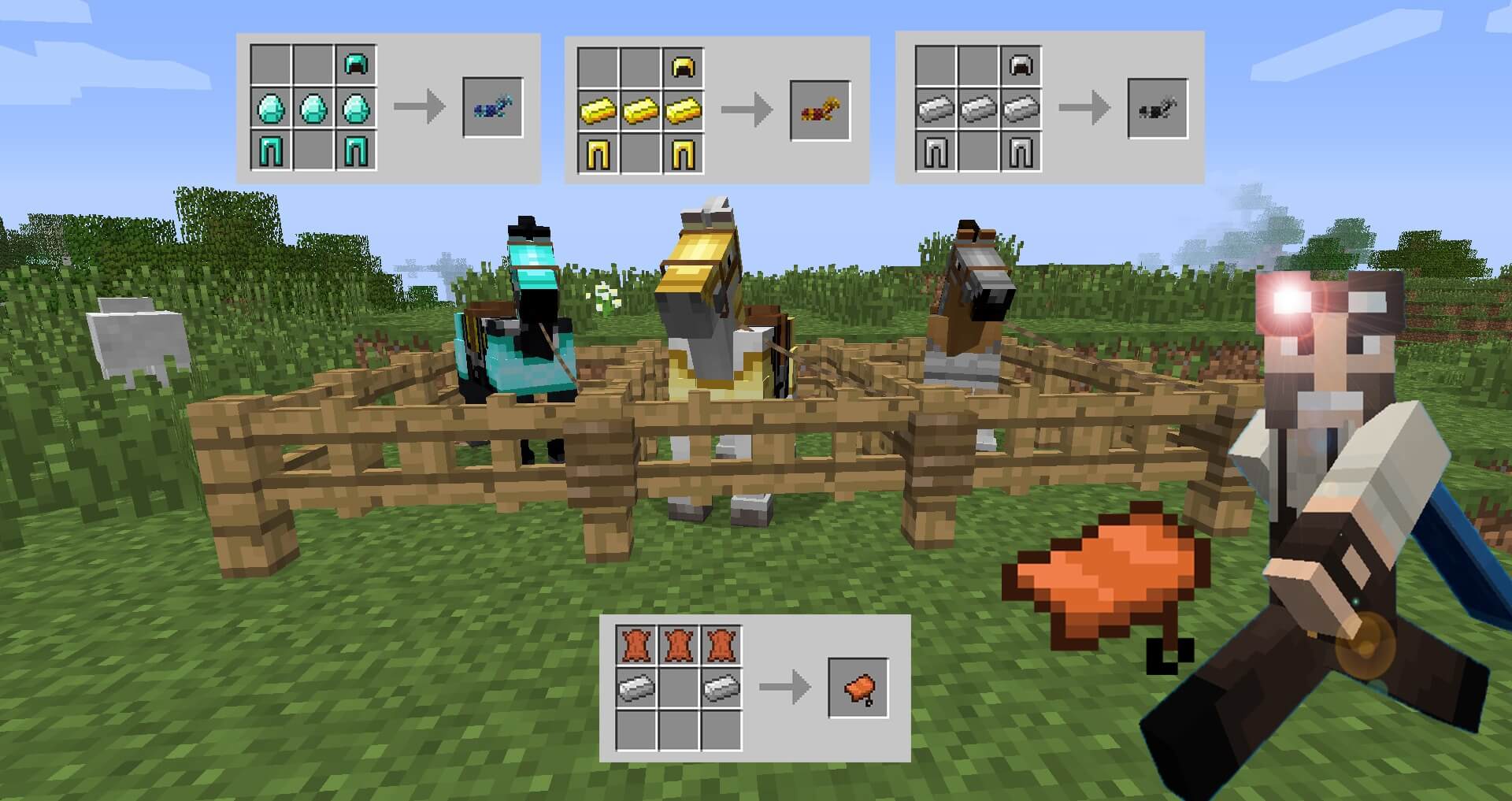The width and height of the screenshot is (1512, 801).
Task: Select the gold helmet ingredient slot
Action: 684,67
